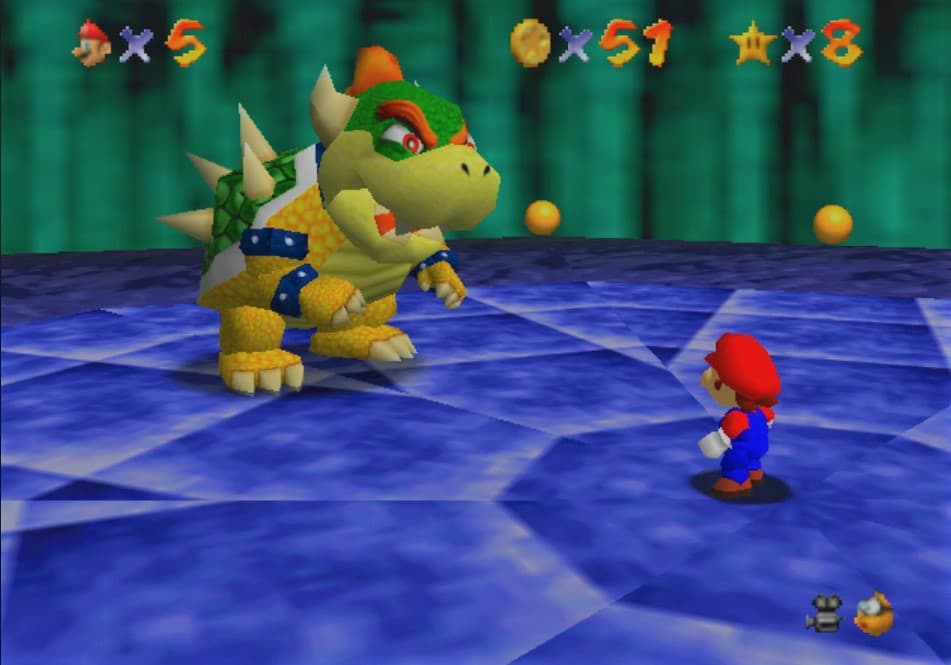
Task: Click the camera mode icon
Action: [824, 614]
